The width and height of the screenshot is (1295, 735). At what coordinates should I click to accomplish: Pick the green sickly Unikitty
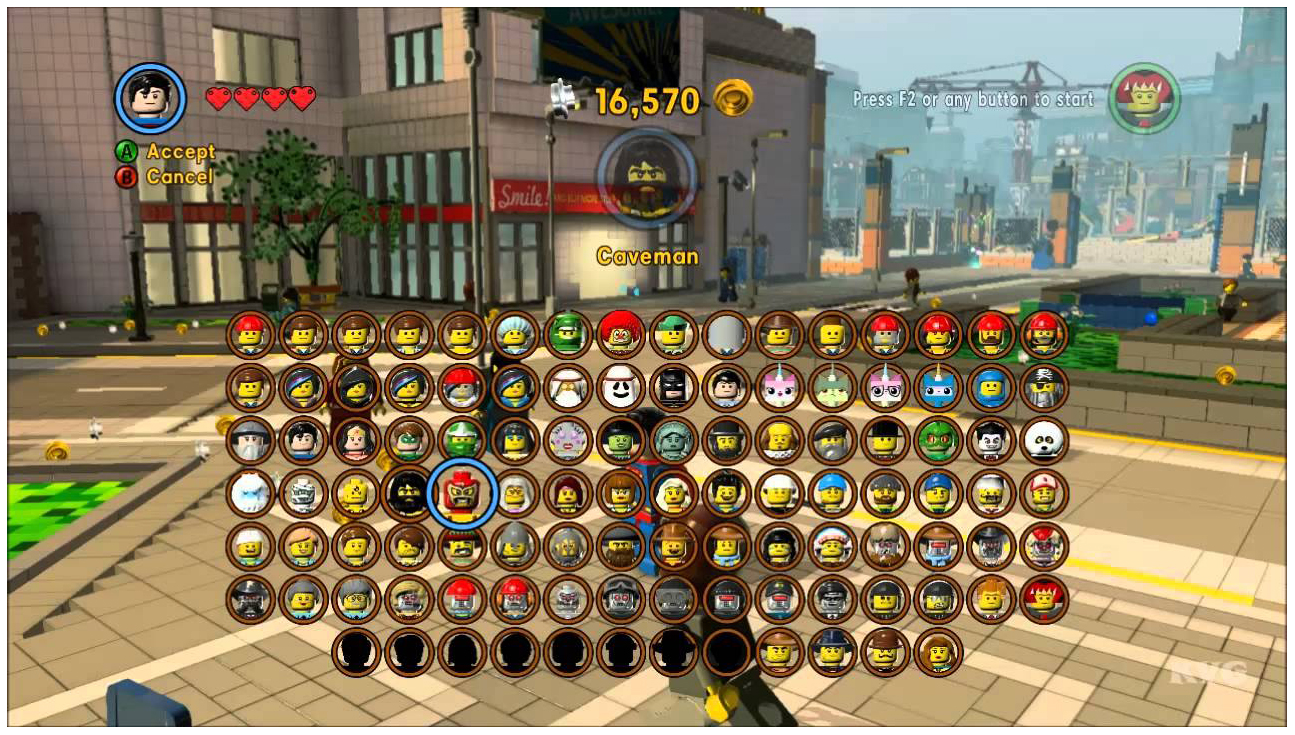[832, 387]
